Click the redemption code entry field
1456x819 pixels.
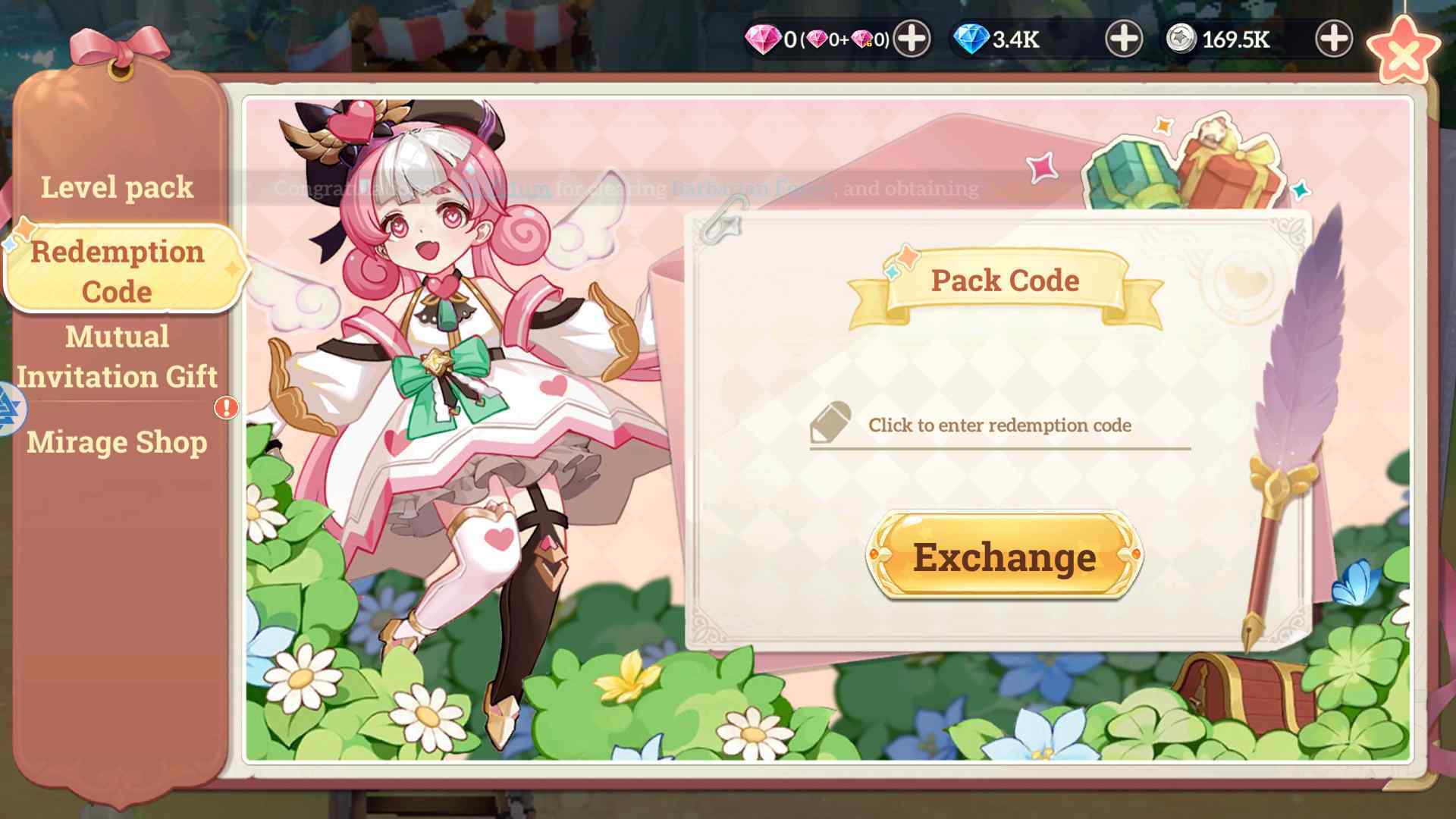[999, 426]
